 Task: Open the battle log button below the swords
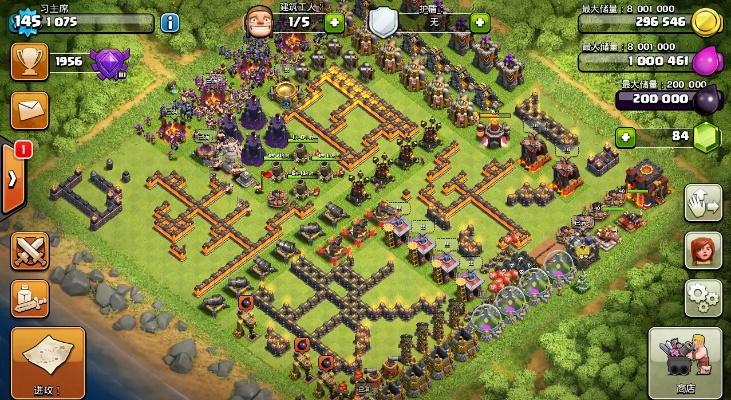[x=30, y=297]
